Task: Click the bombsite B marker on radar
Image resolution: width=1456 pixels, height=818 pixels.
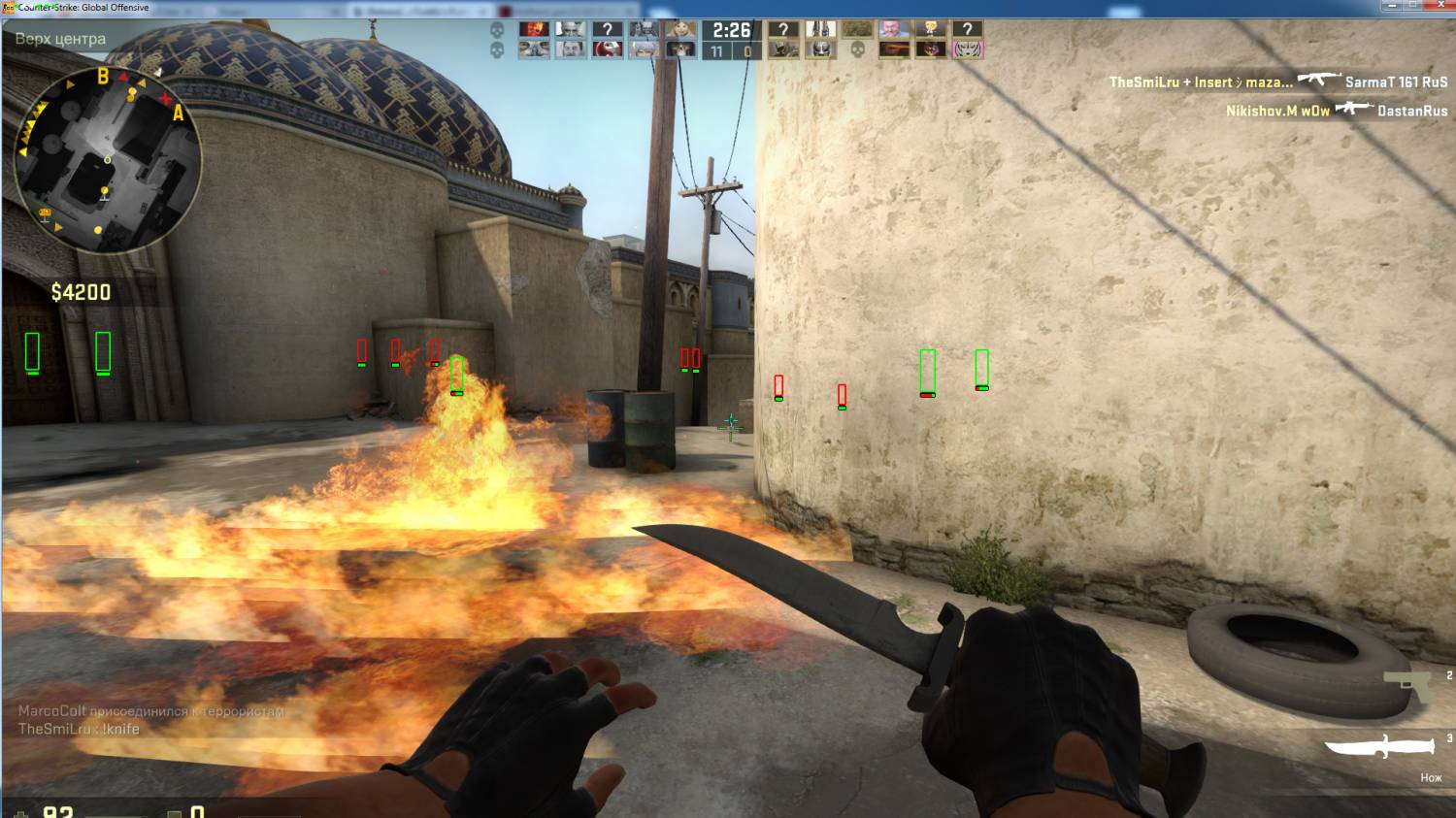Action: pos(103,76)
